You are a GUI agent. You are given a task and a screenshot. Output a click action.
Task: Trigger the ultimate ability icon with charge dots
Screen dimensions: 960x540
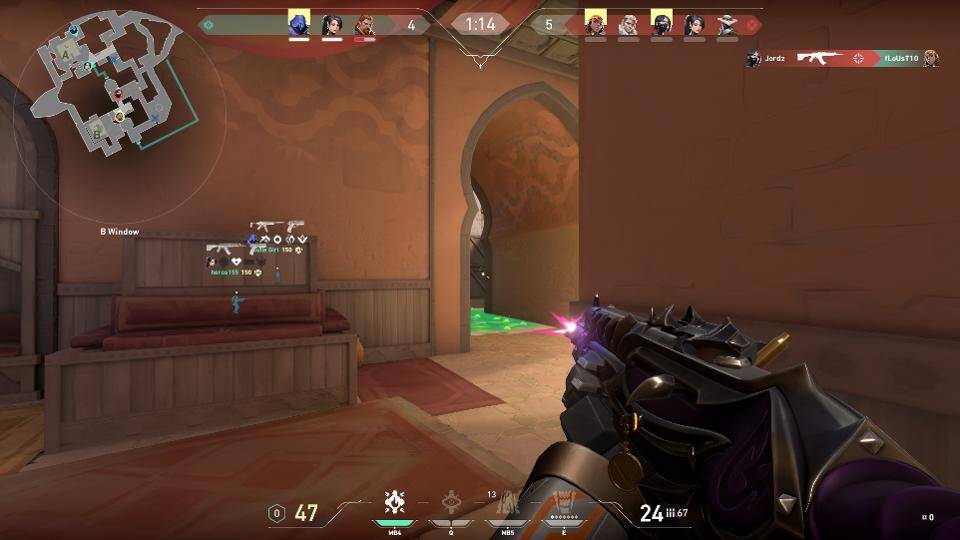[x=563, y=503]
